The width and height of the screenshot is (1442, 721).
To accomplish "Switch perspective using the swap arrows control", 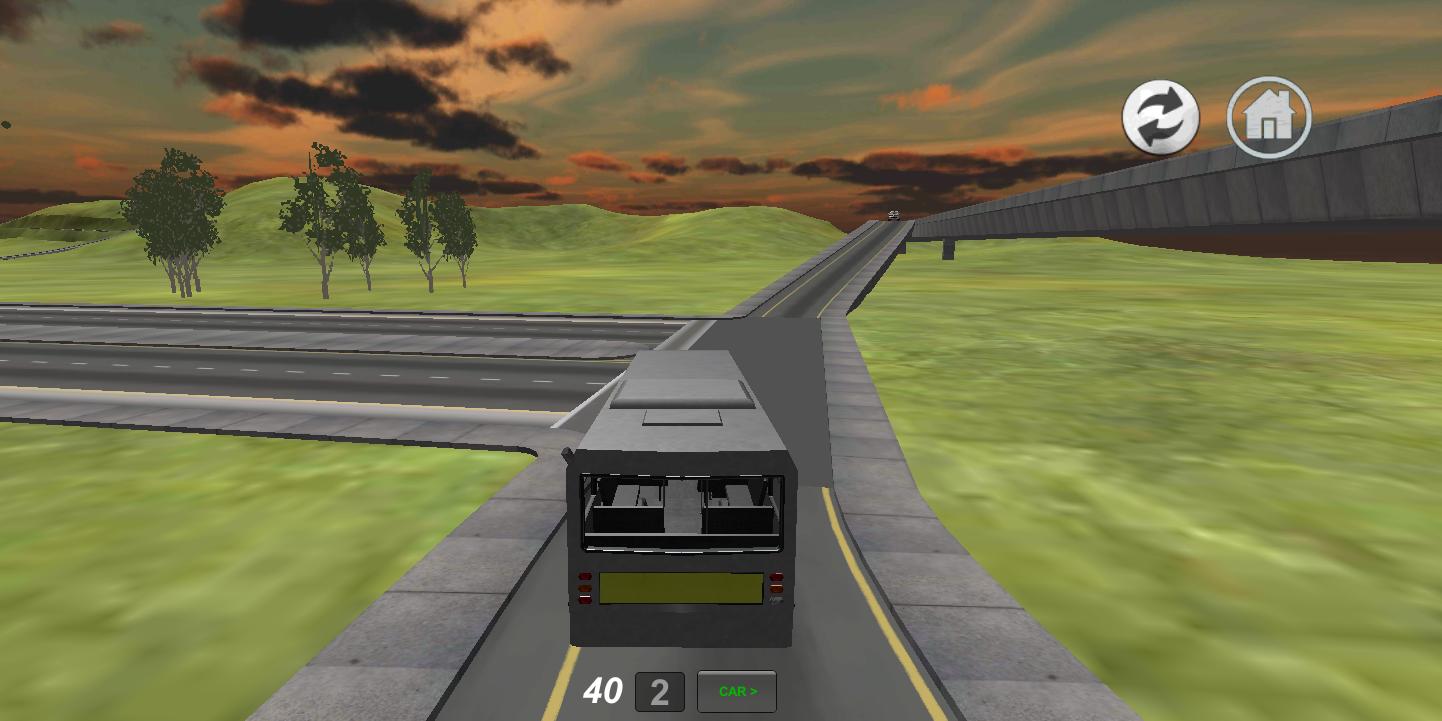I will click(x=1160, y=117).
